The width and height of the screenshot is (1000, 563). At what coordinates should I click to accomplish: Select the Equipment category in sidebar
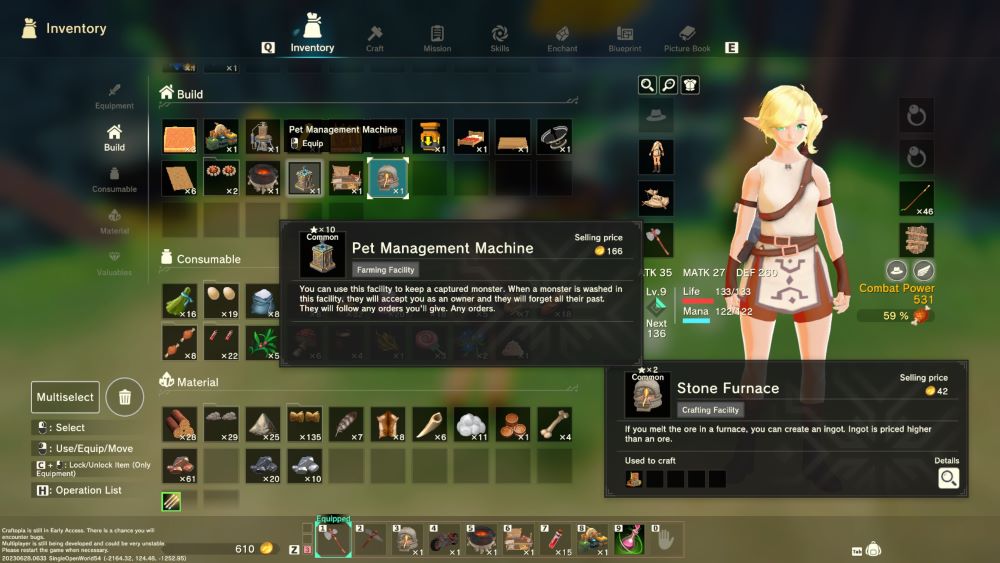tap(114, 96)
